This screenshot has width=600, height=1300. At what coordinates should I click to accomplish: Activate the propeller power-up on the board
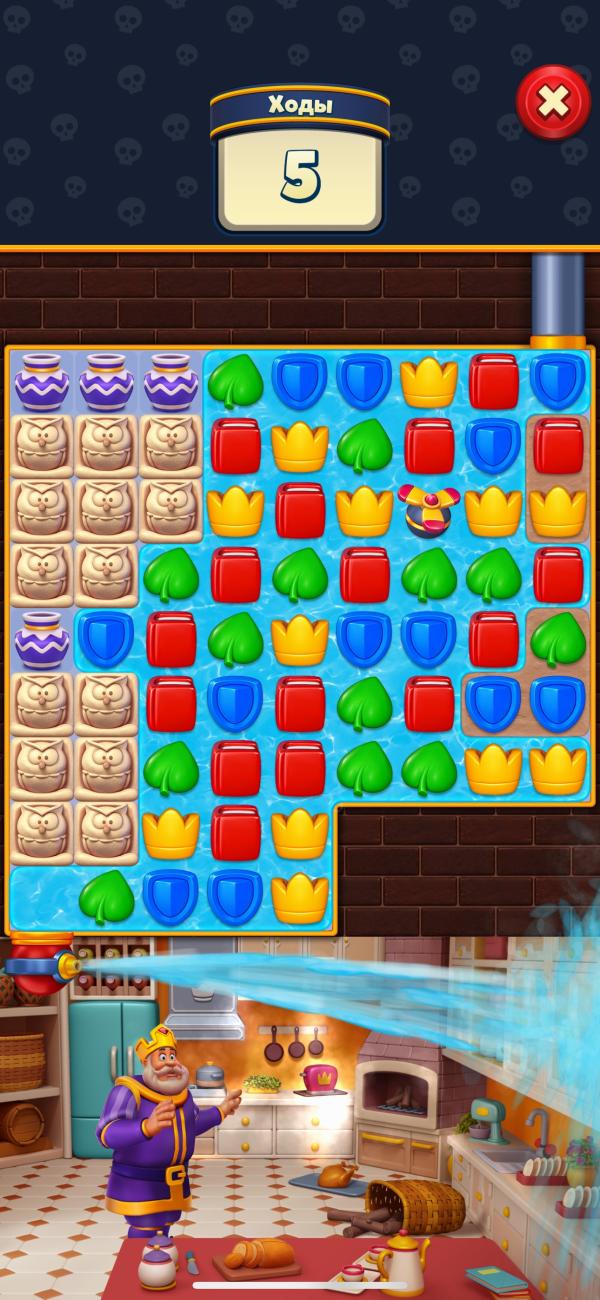pos(427,509)
